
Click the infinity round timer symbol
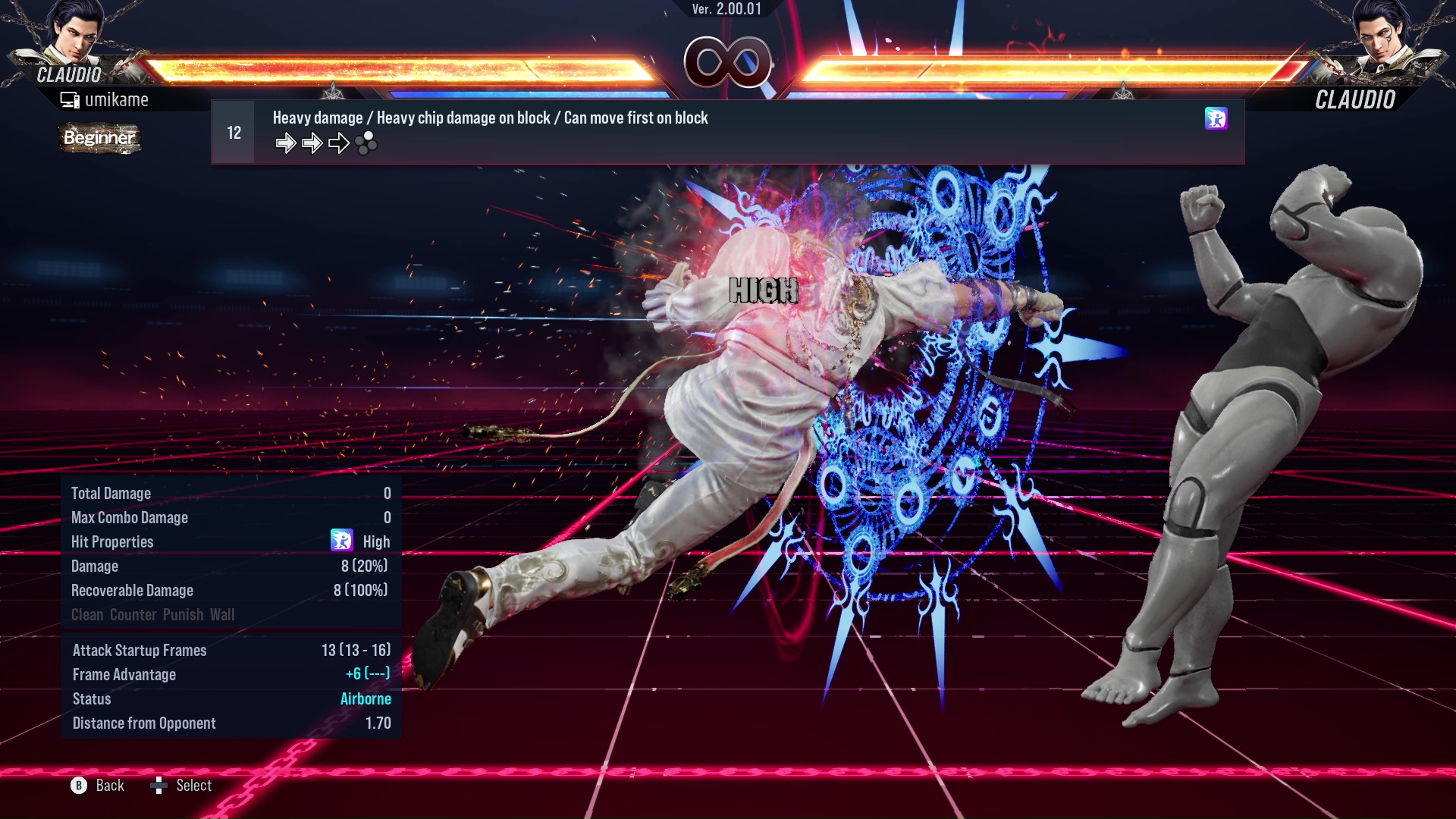coord(729,62)
